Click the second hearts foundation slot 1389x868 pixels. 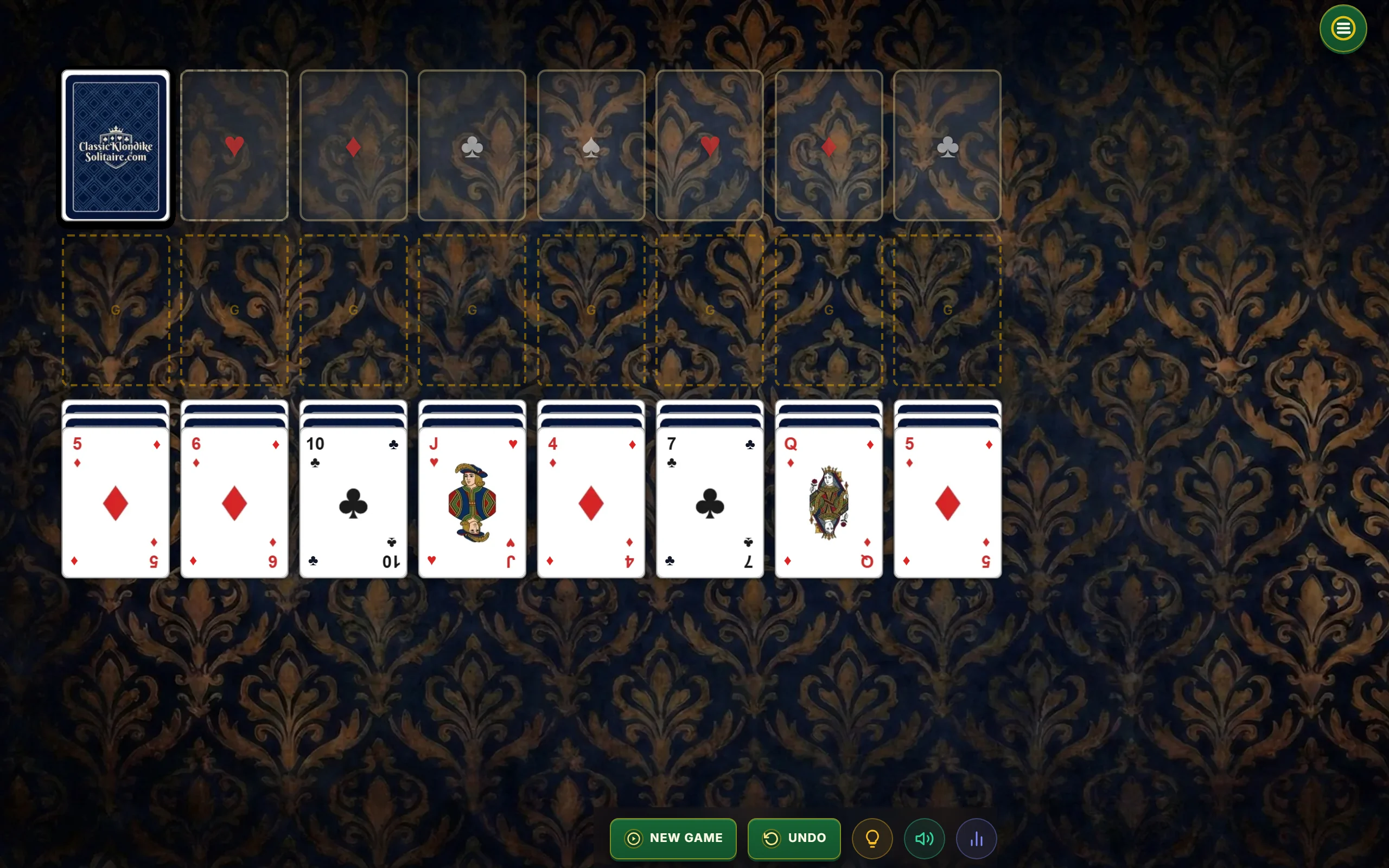pyautogui.click(x=710, y=145)
